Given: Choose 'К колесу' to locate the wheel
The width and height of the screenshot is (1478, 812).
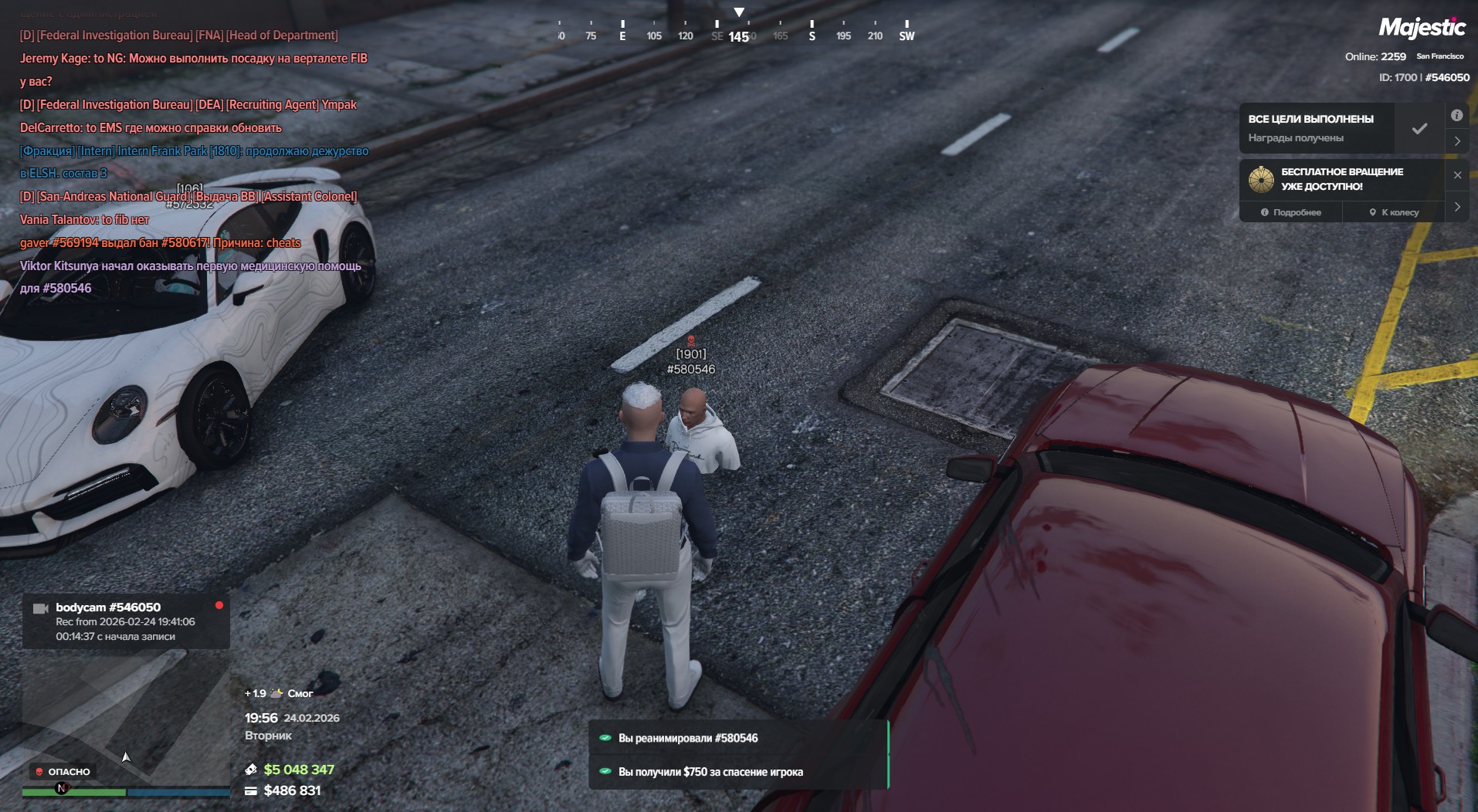Looking at the screenshot, I should tap(1394, 212).
